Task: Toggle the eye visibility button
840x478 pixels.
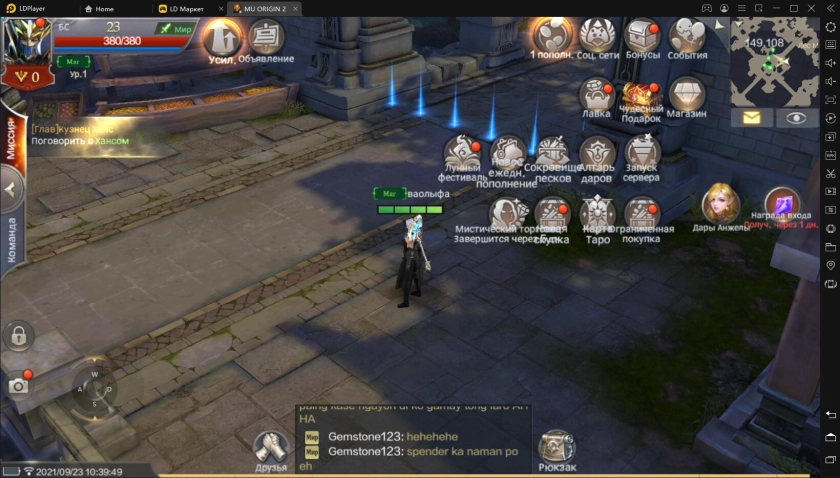Action: (x=796, y=118)
